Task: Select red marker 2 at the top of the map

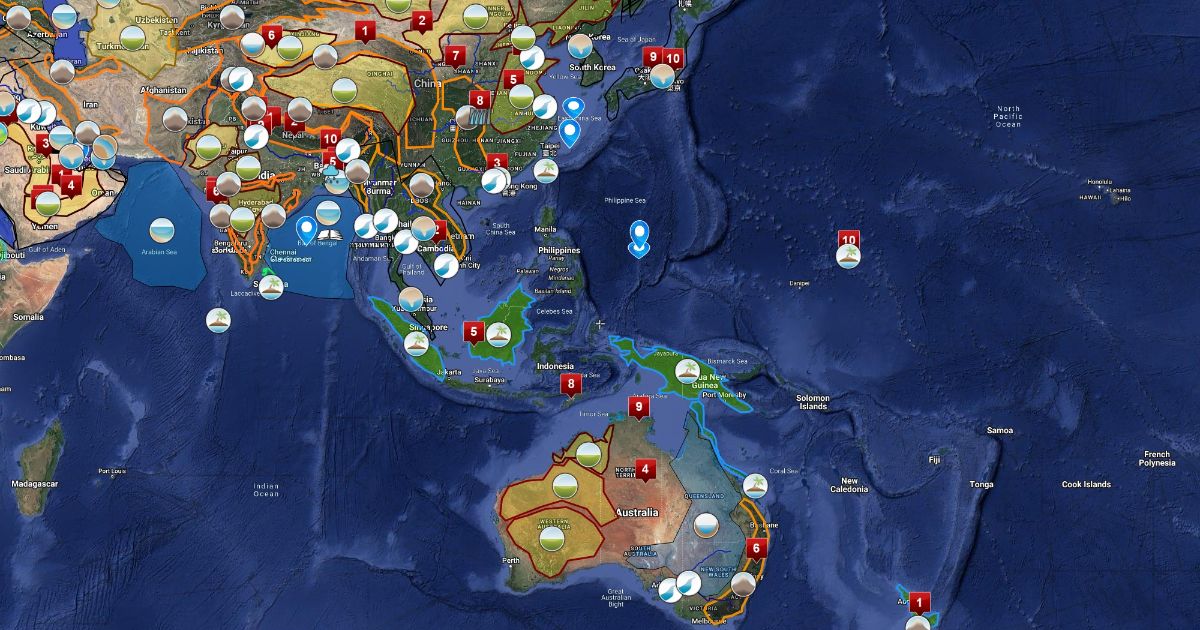Action: 422,21
